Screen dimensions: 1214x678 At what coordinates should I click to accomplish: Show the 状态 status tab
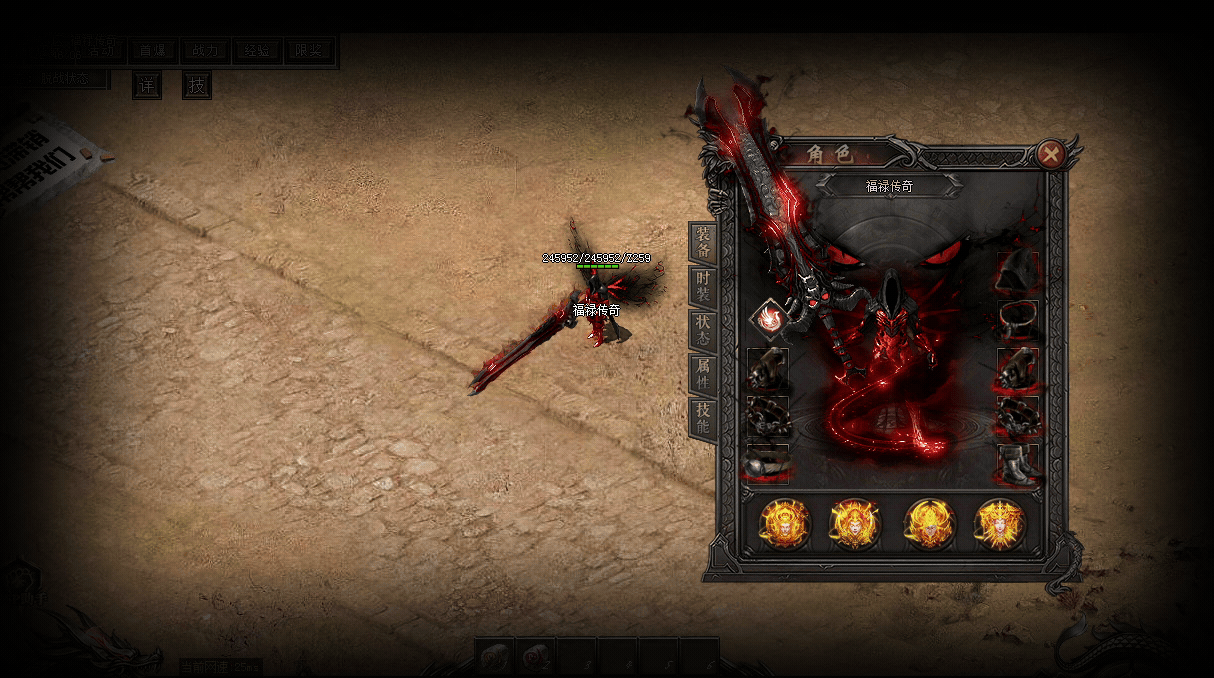(703, 330)
